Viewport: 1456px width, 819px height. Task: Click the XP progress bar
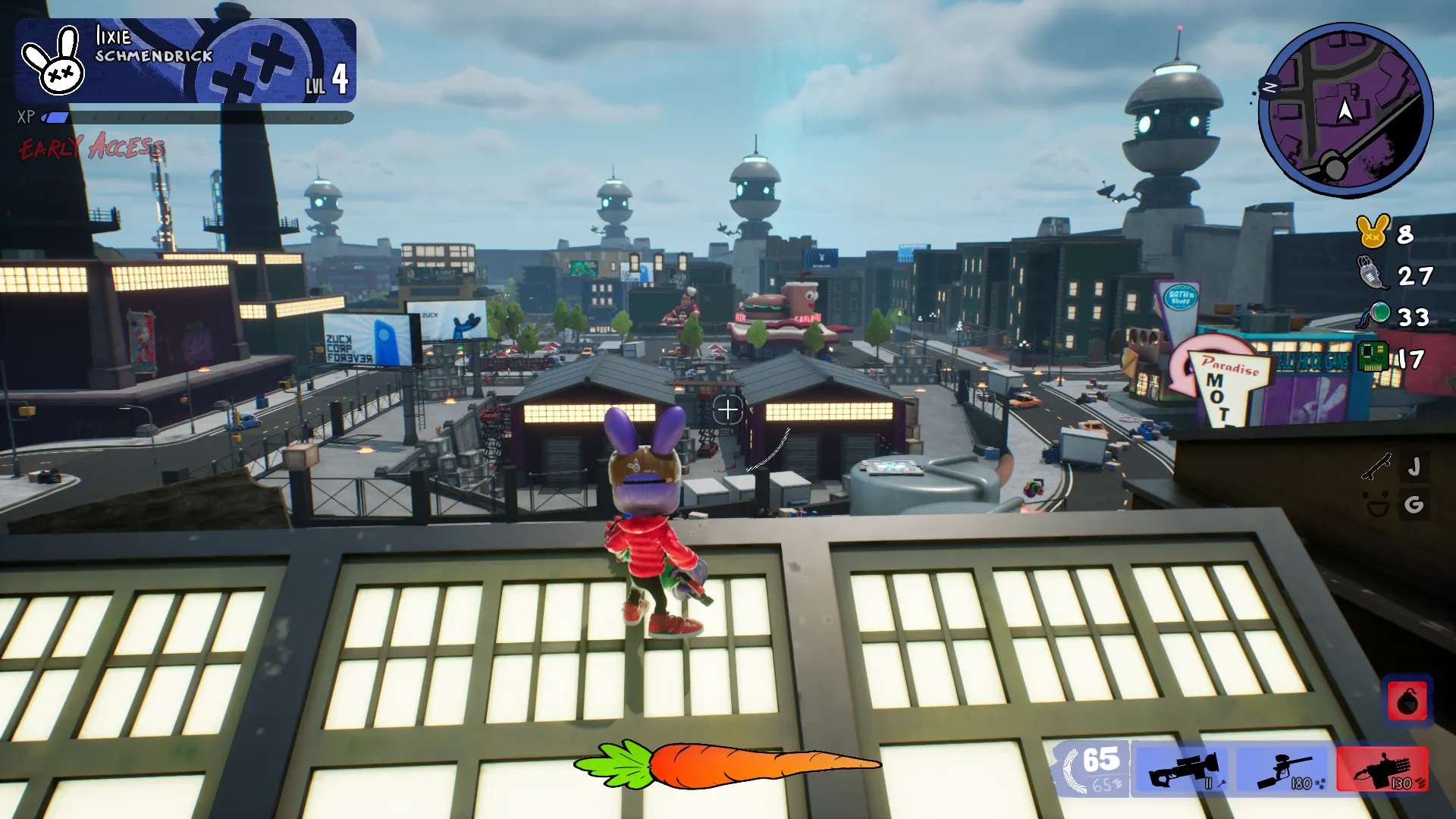click(197, 118)
